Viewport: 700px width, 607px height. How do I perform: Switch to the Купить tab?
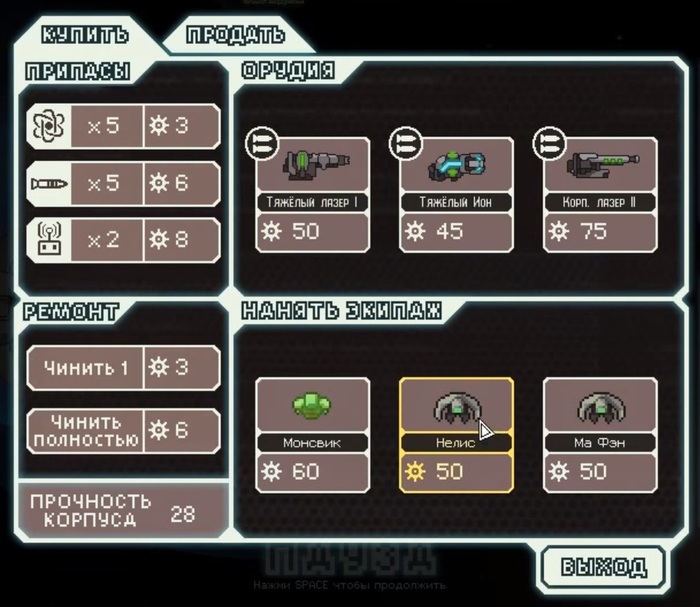85,33
